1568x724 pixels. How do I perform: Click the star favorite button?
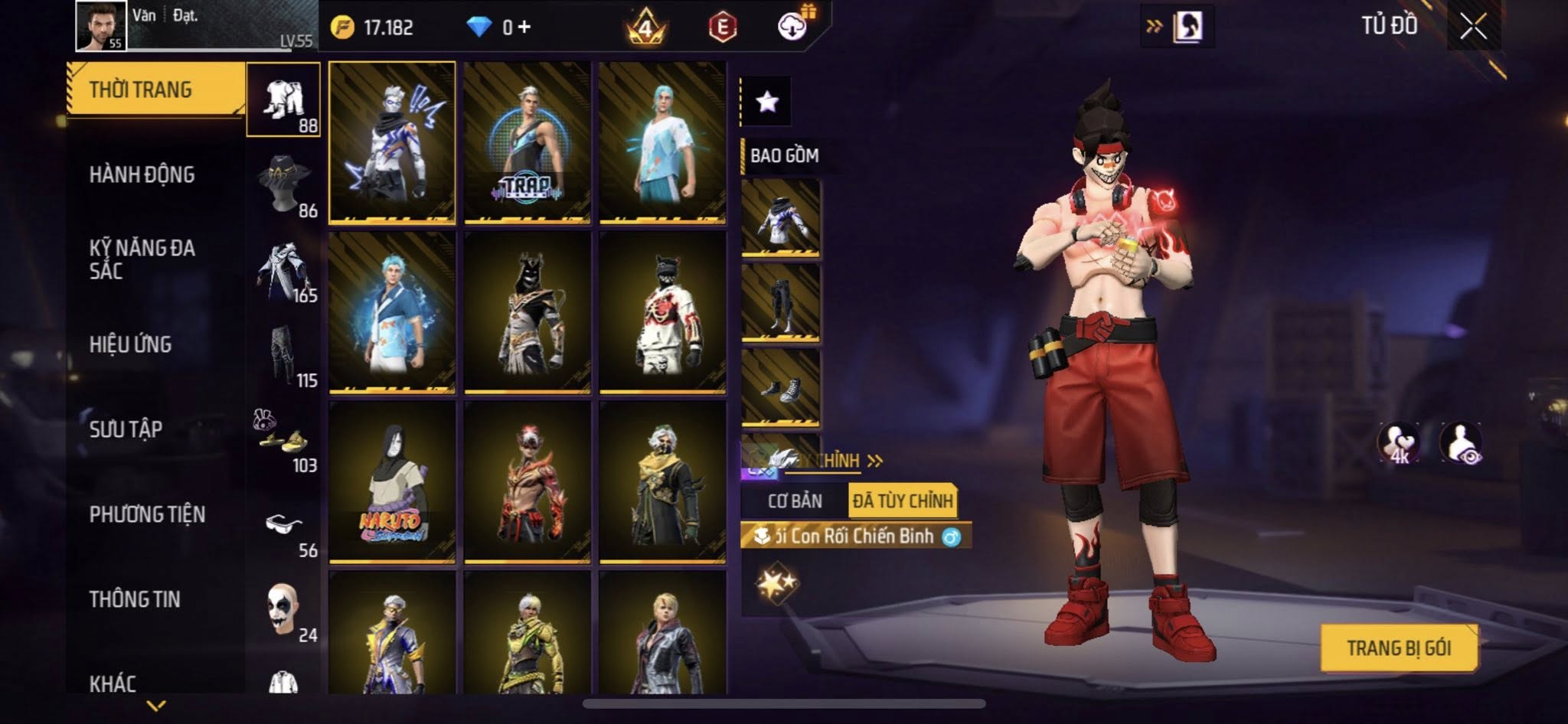[x=767, y=102]
